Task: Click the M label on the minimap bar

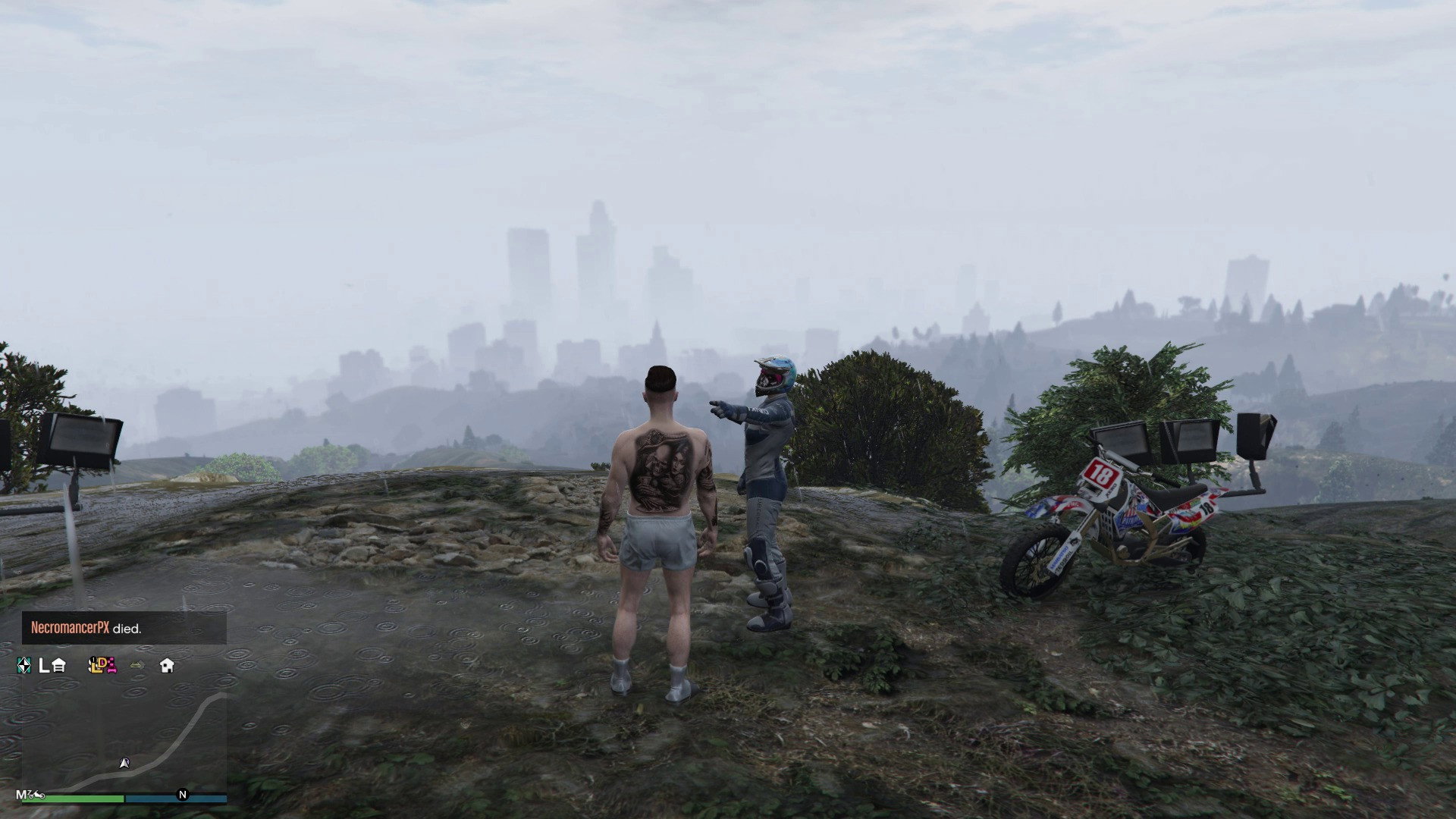Action: [21, 795]
